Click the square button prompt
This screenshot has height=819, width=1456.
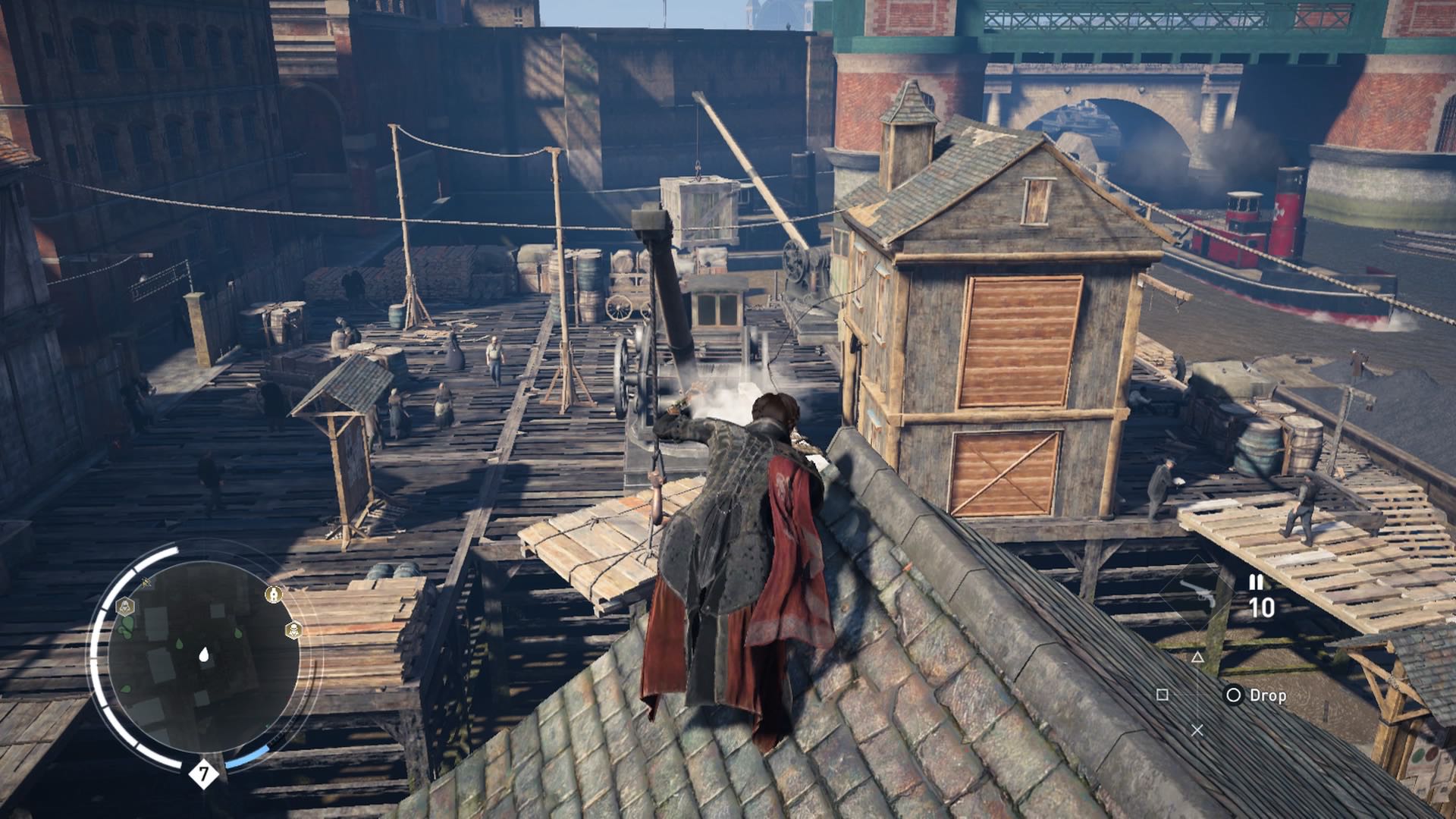click(x=1163, y=696)
